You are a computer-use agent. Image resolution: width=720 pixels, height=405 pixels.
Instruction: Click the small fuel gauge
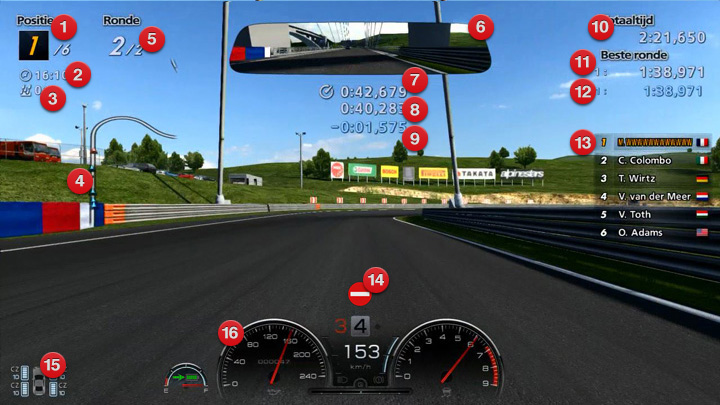coord(187,377)
